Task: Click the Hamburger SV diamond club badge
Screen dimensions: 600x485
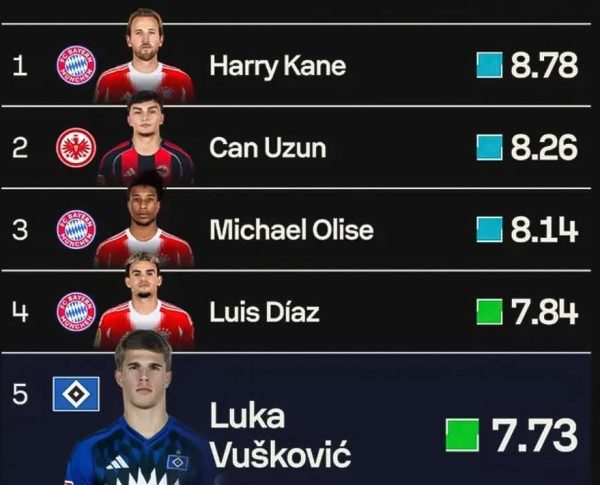Action: [76, 394]
